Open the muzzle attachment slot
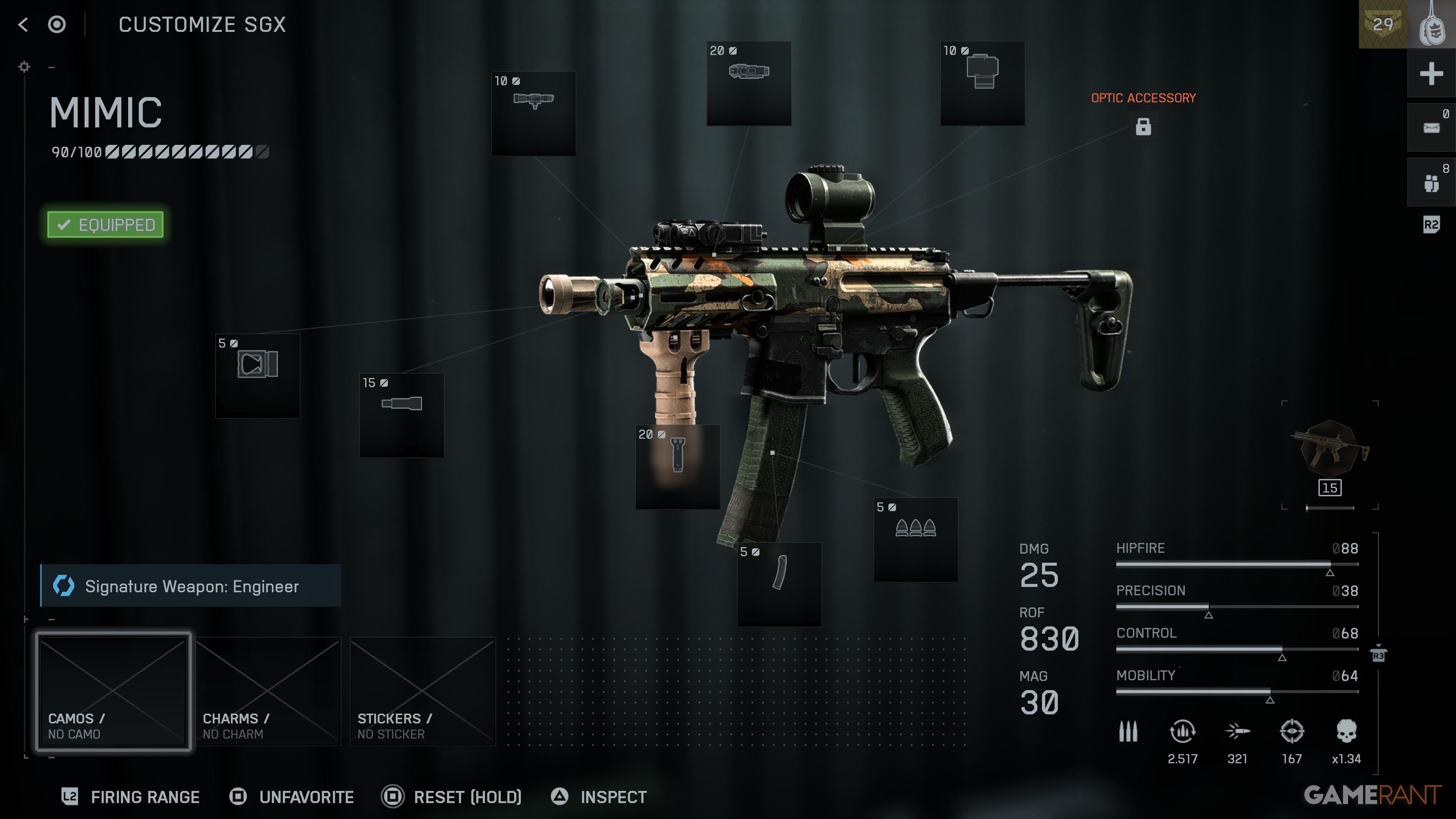Screen dimensions: 1456x819 [258, 376]
